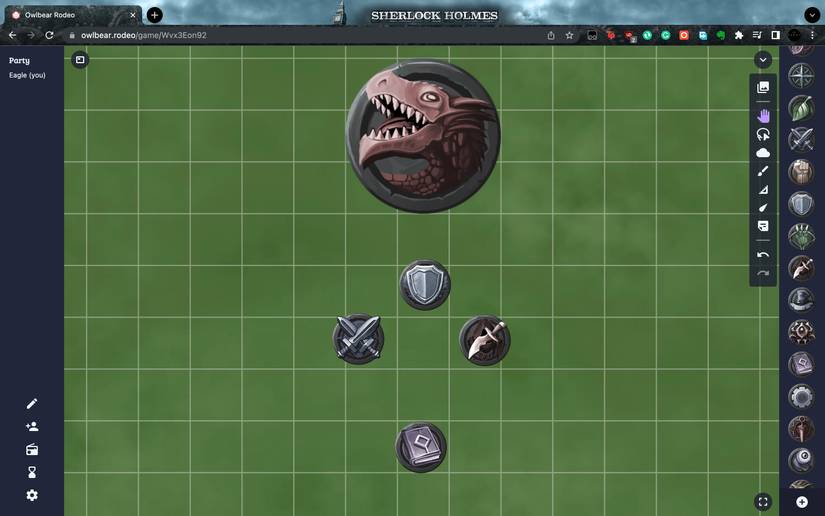This screenshot has width=825, height=516.
Task: Edit nickname with the pencil icon
Action: [32, 404]
